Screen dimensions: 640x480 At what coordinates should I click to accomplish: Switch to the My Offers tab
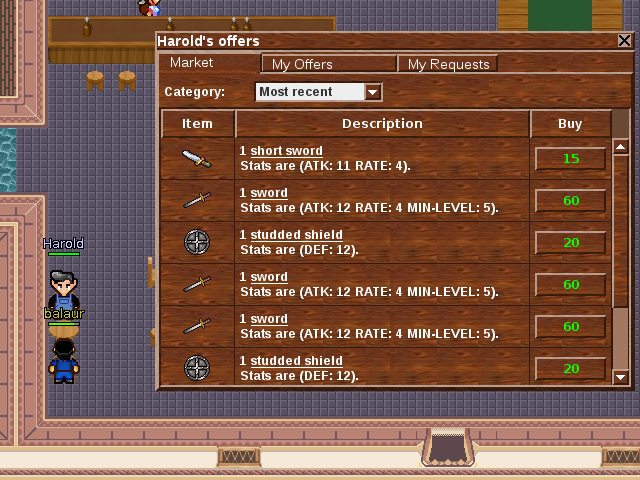coord(329,64)
